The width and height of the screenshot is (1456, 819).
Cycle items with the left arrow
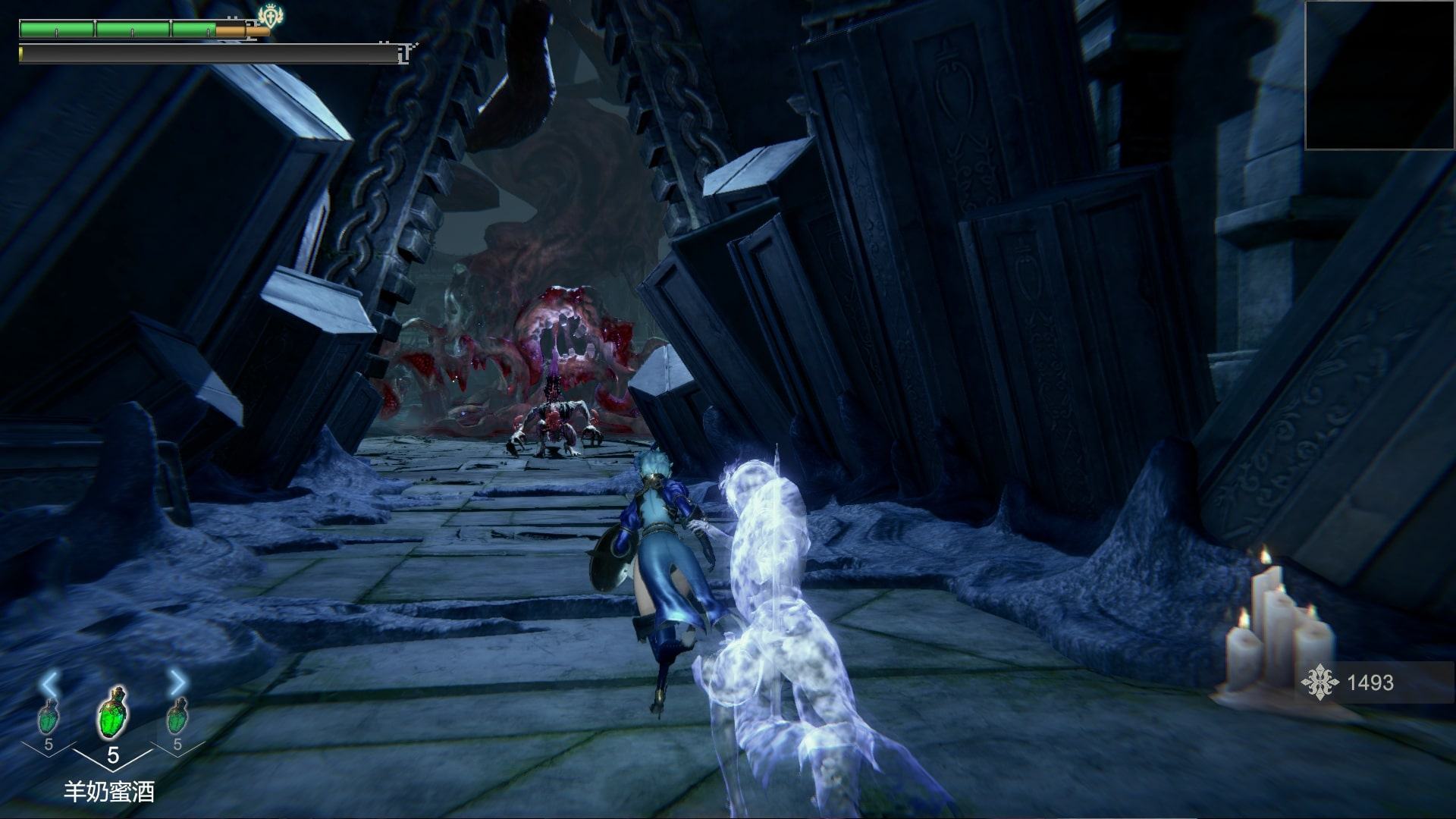[50, 684]
